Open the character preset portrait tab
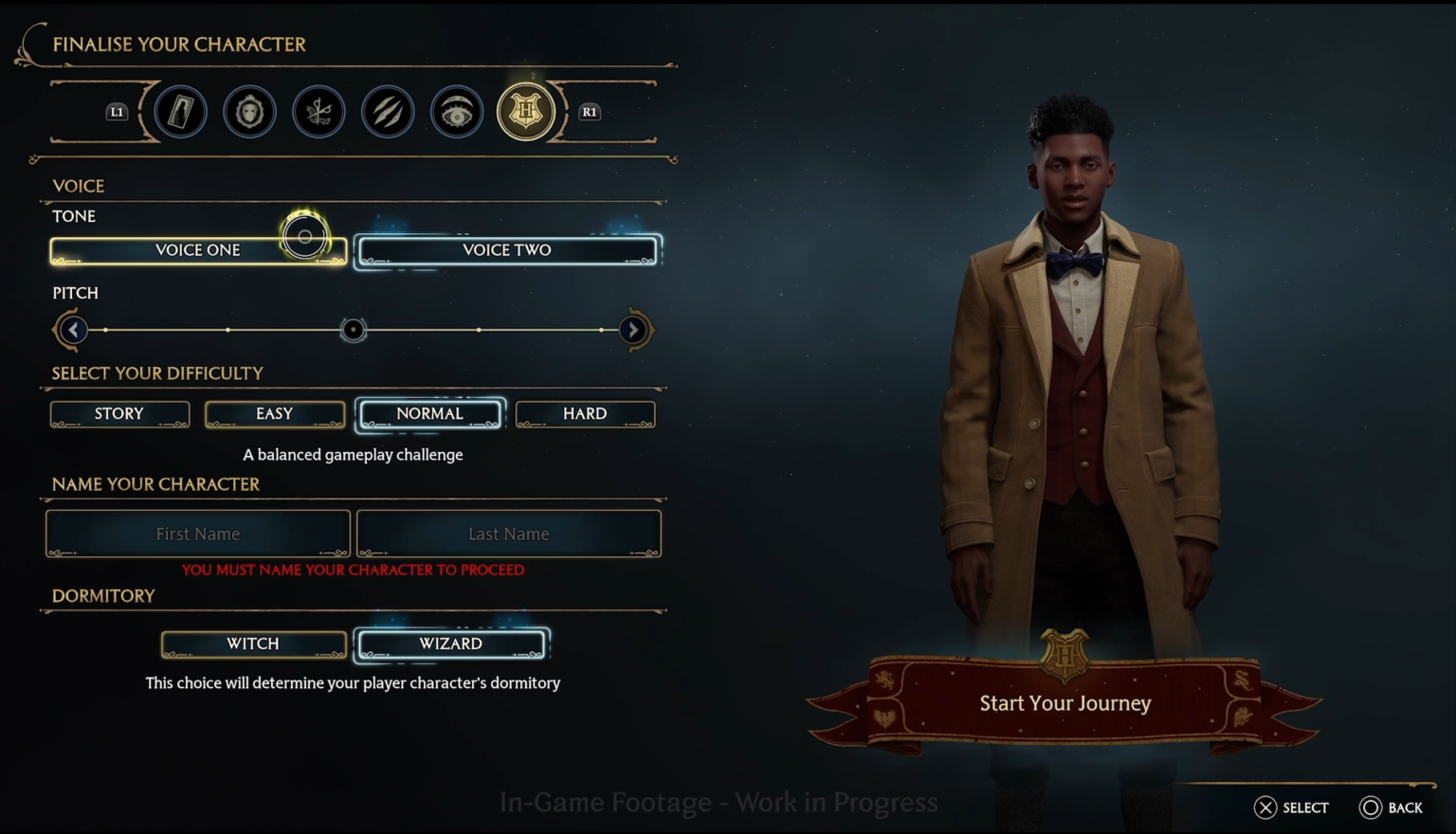This screenshot has width=1456, height=834. [x=180, y=111]
